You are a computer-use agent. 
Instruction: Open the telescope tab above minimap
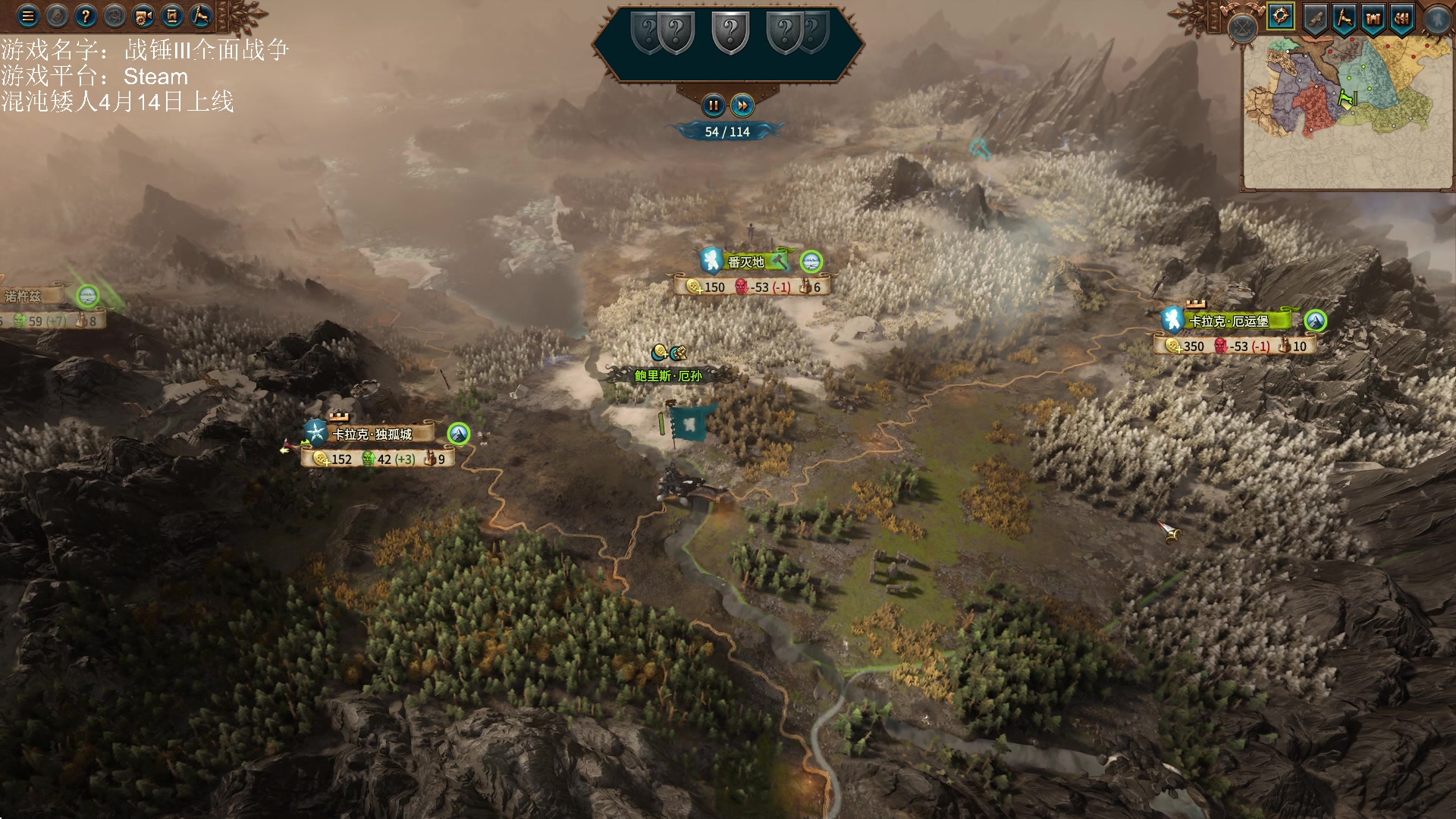pos(1315,18)
